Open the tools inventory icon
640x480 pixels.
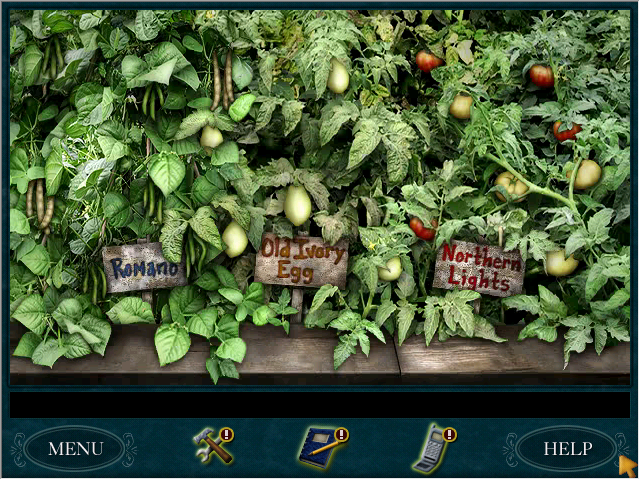[x=212, y=446]
